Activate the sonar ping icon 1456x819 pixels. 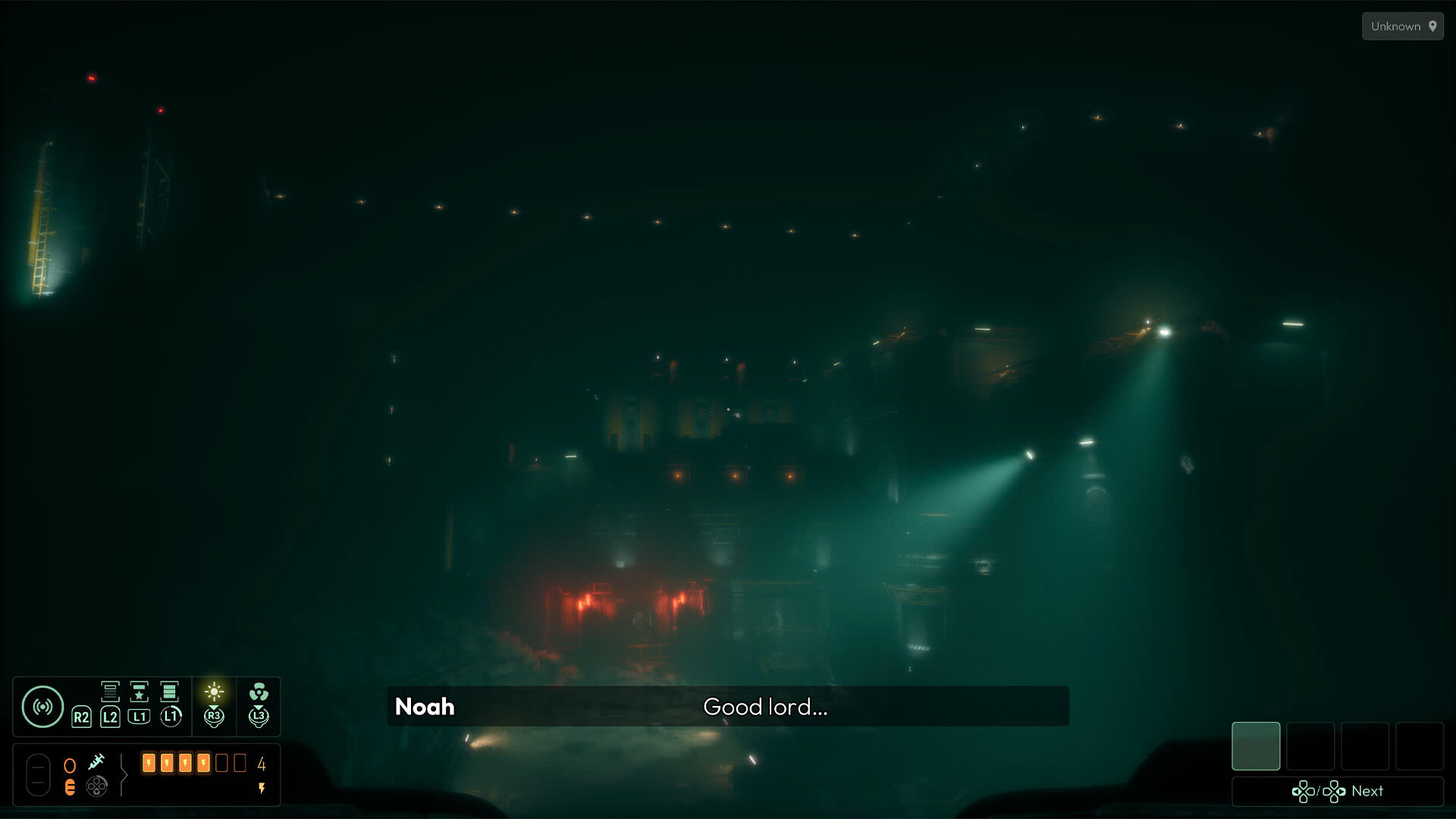pos(43,706)
